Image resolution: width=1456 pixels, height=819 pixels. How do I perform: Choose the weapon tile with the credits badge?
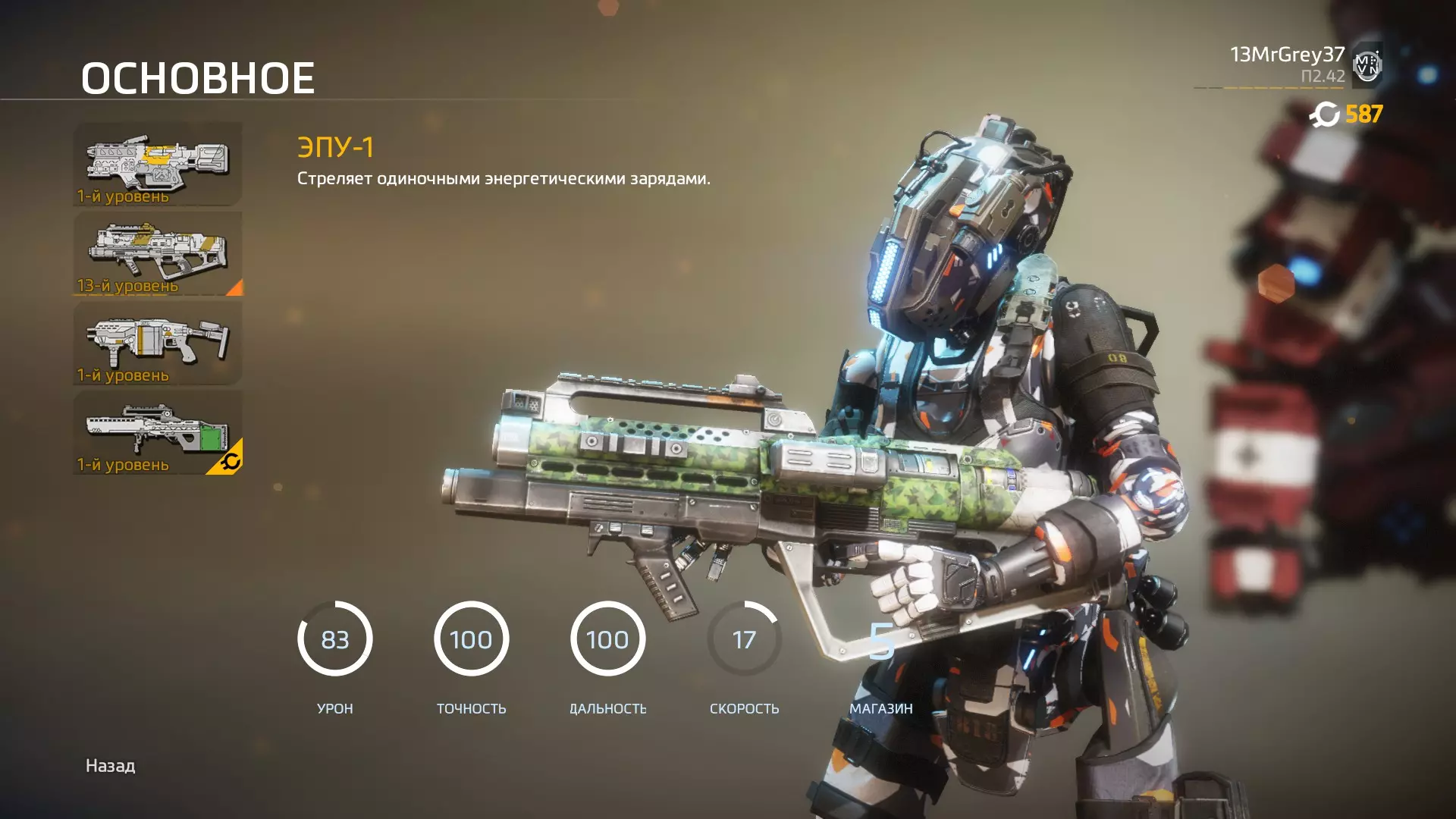(158, 432)
